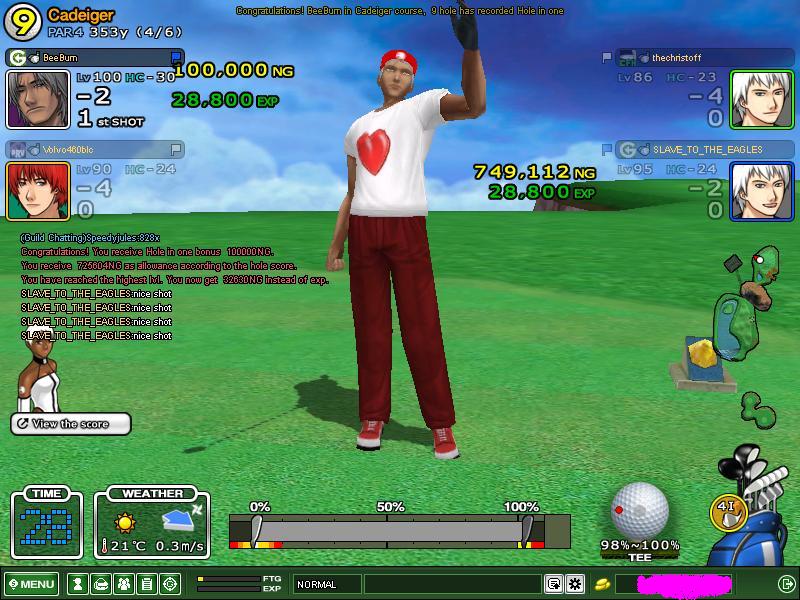Image resolution: width=800 pixels, height=600 pixels.
Task: Open the group of people toolbar icon
Action: click(124, 584)
